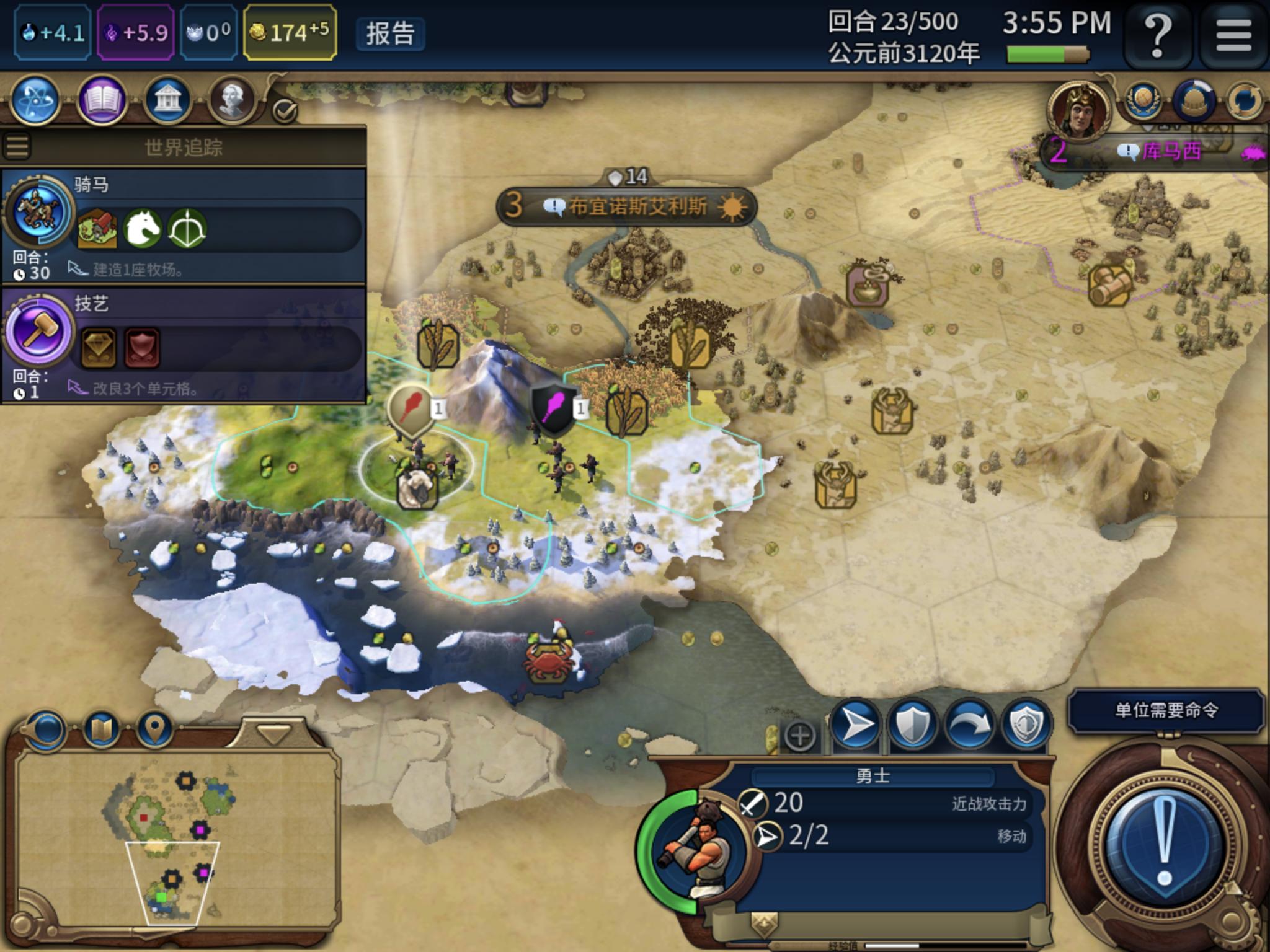The height and width of the screenshot is (952, 1270).
Task: Activate the fortify shield unit action
Action: [x=912, y=724]
